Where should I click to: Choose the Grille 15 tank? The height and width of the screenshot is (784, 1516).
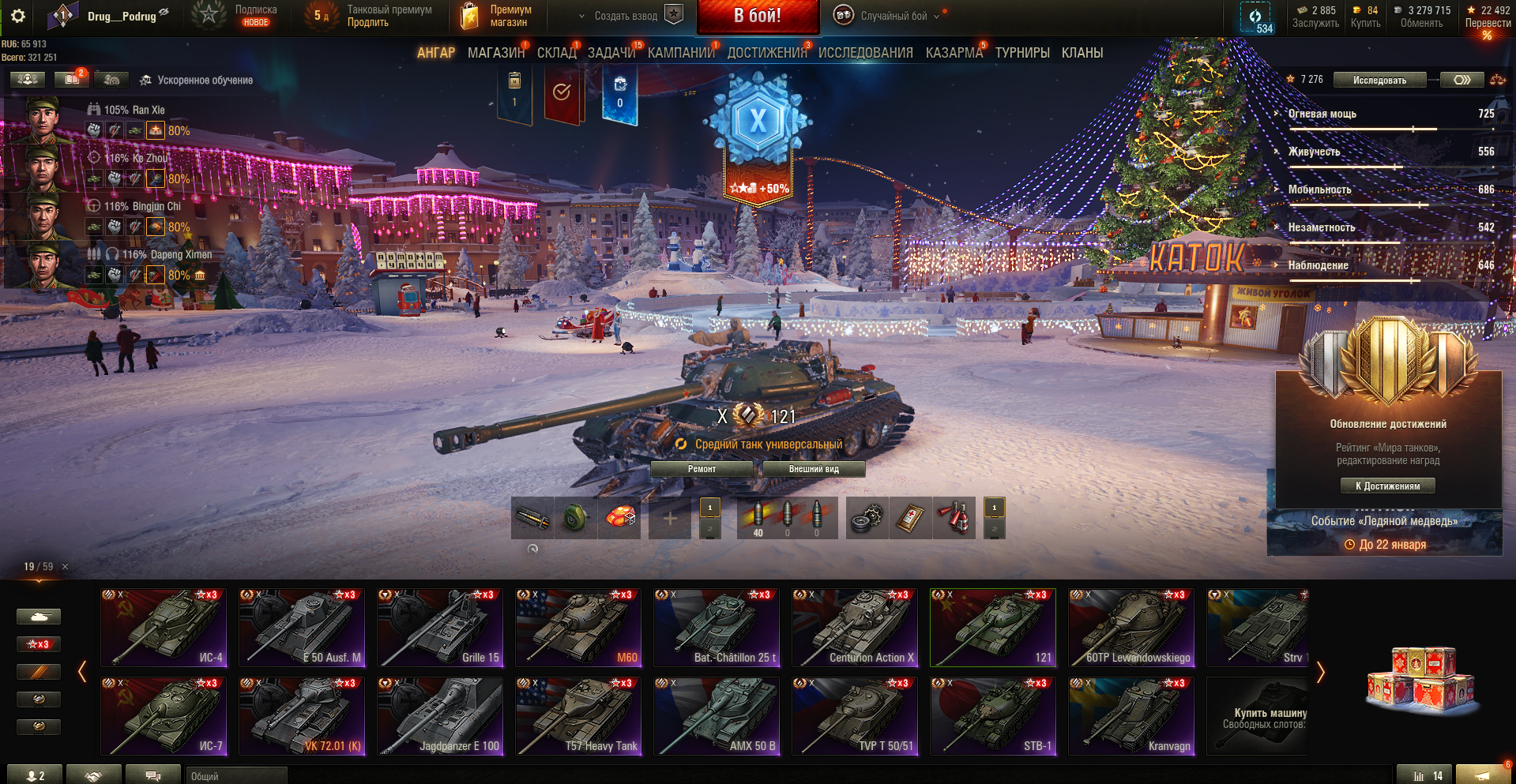click(x=440, y=628)
